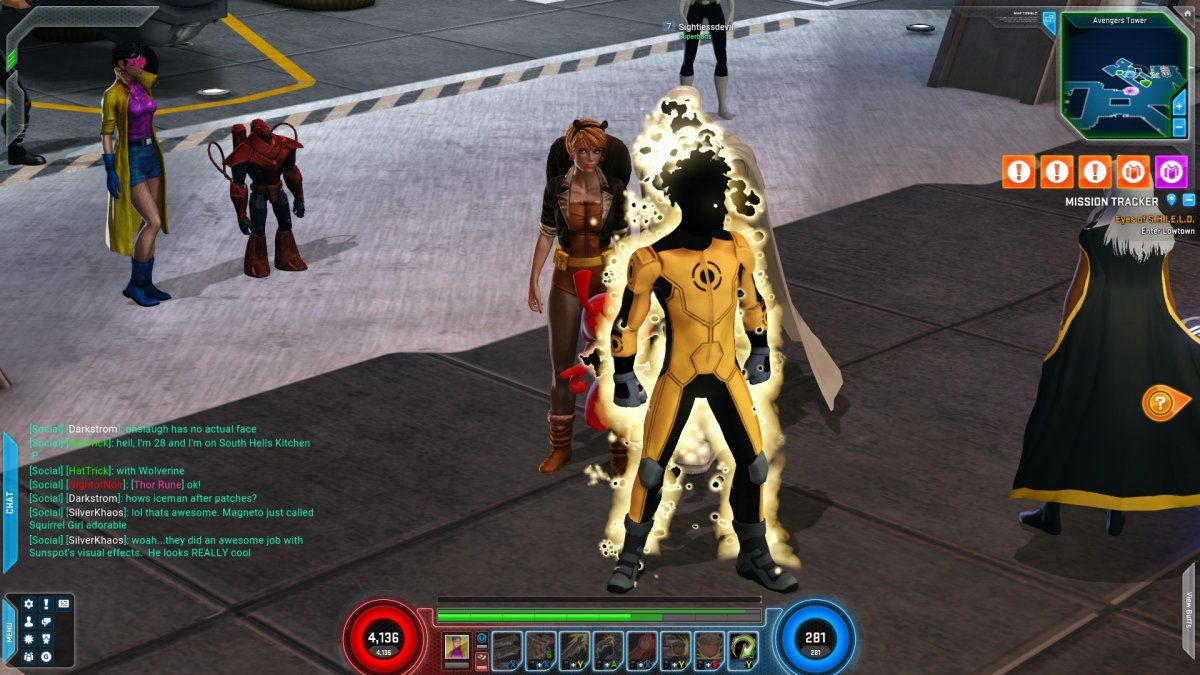
Task: Open the hero silhouette menu icon
Action: click(28, 622)
